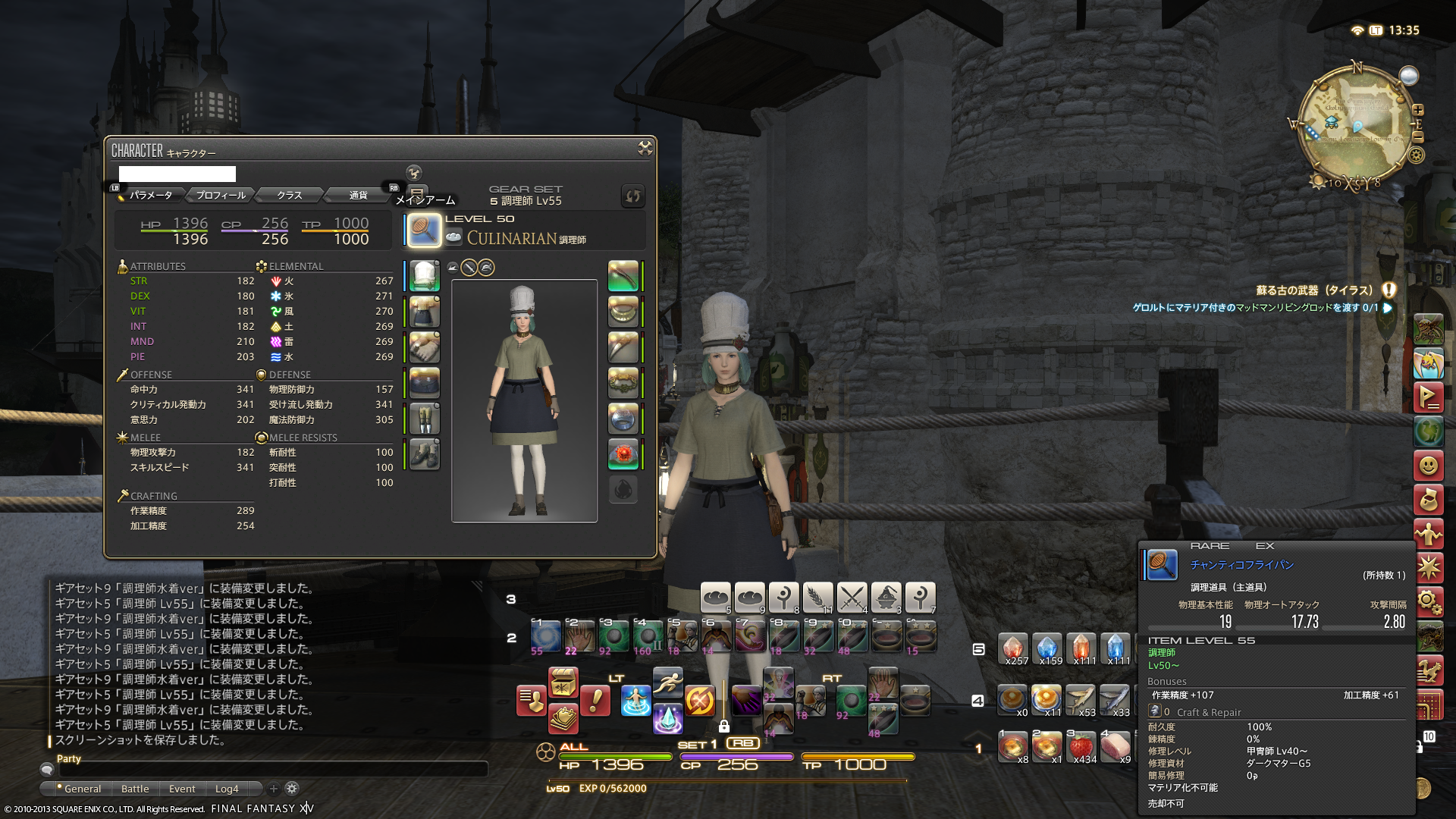Open the Event chat tab
The image size is (1456, 819).
(182, 789)
